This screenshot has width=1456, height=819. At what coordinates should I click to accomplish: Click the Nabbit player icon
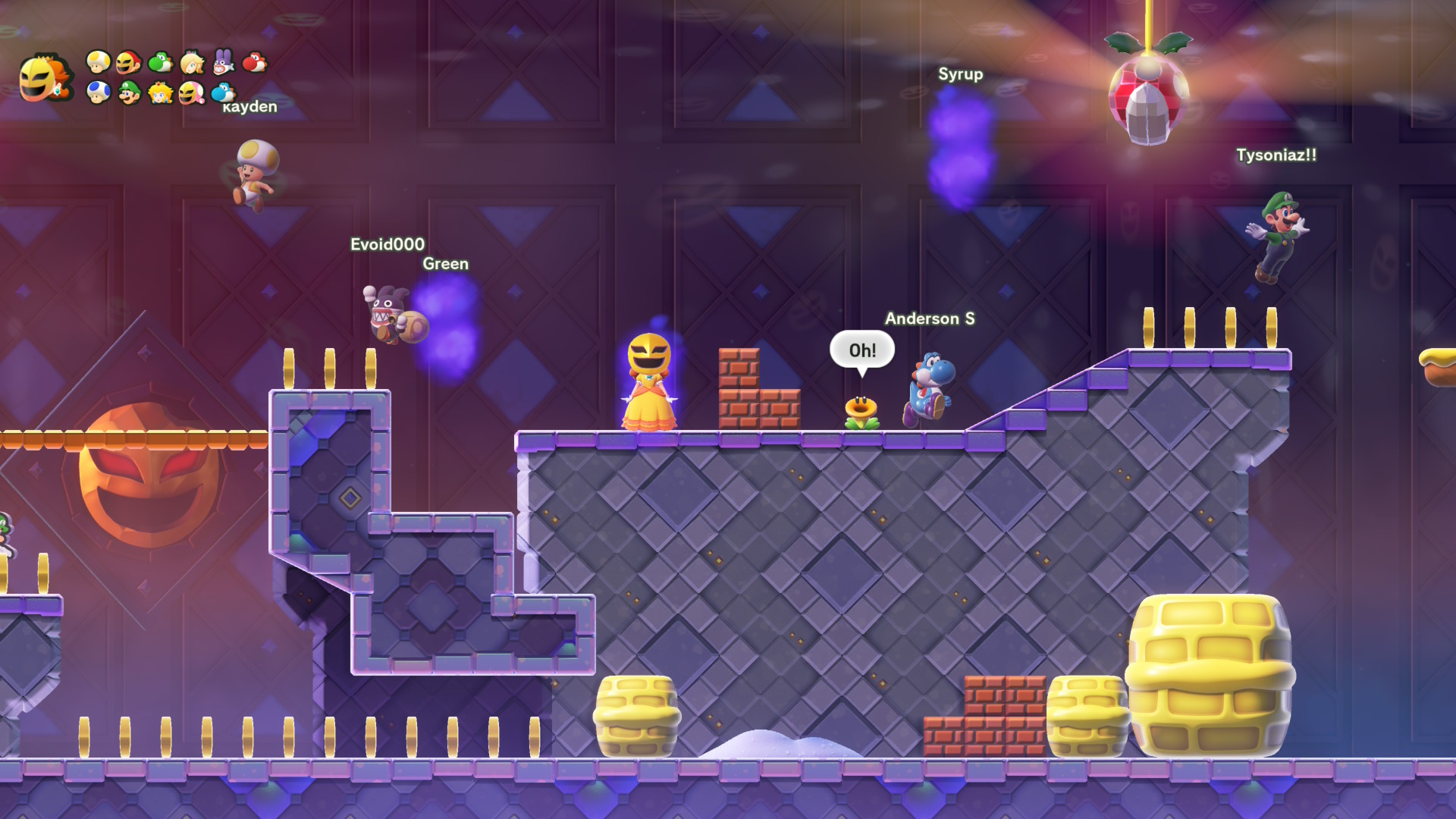pos(223,61)
